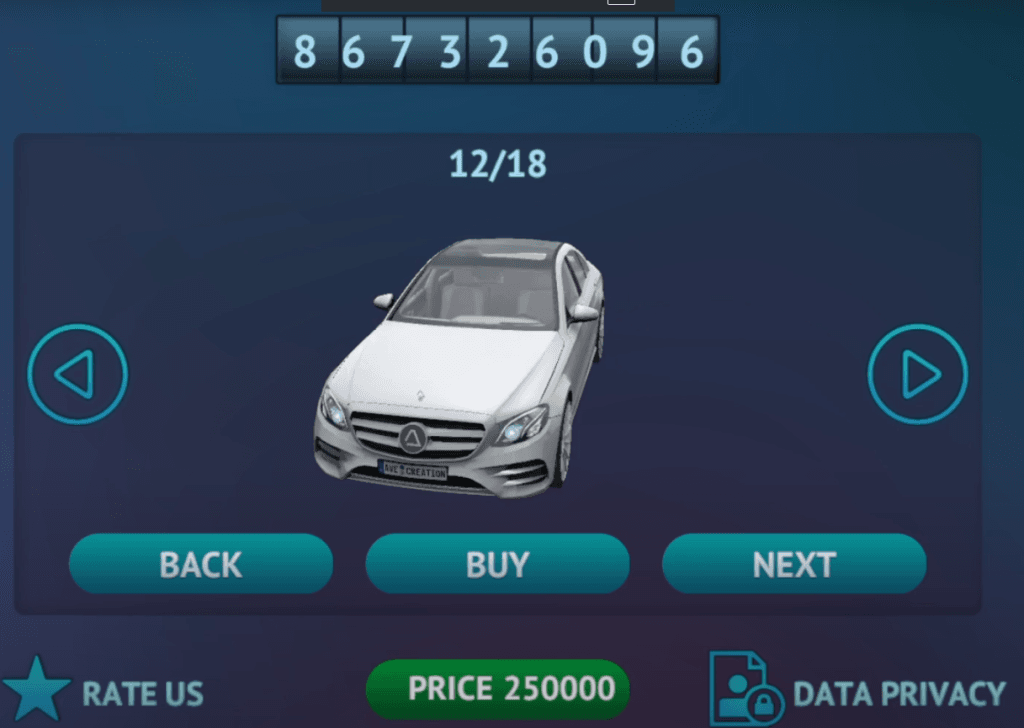Show the previous car with left arrow
Viewport: 1024px width, 728px height.
click(78, 374)
